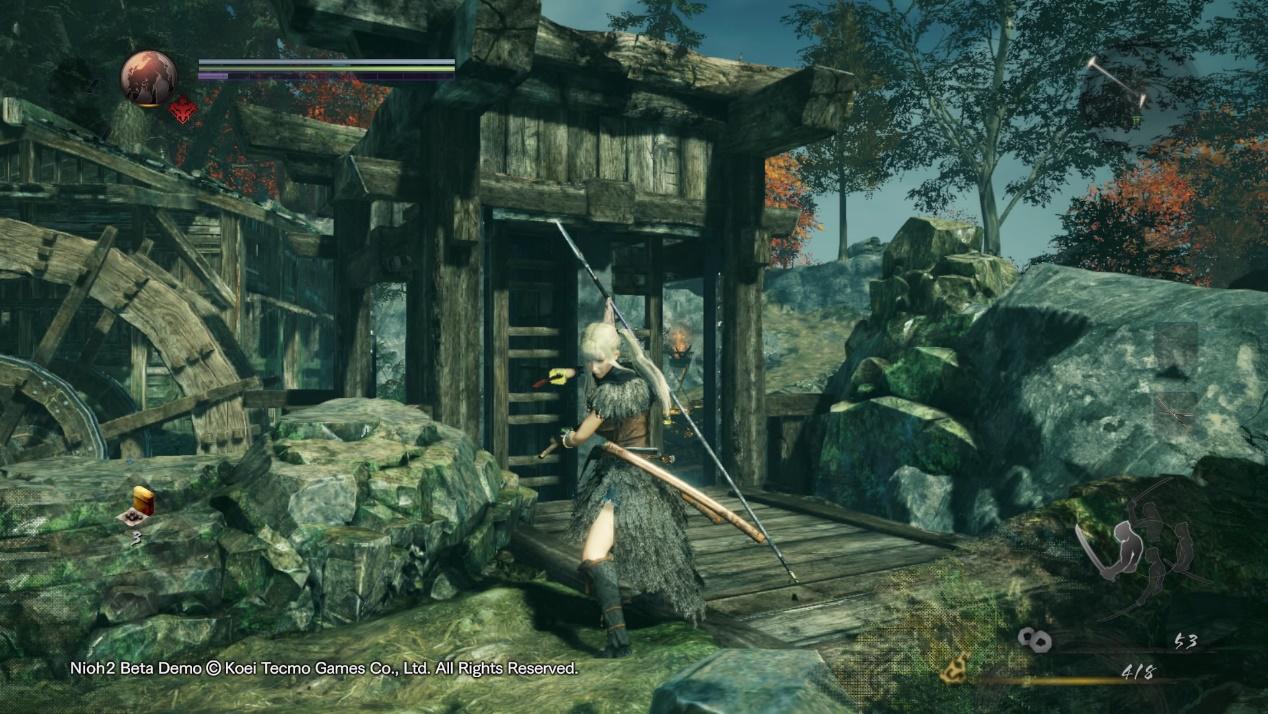This screenshot has height=714, width=1268.
Task: Use the red elixir shortcut item
Action: (141, 501)
